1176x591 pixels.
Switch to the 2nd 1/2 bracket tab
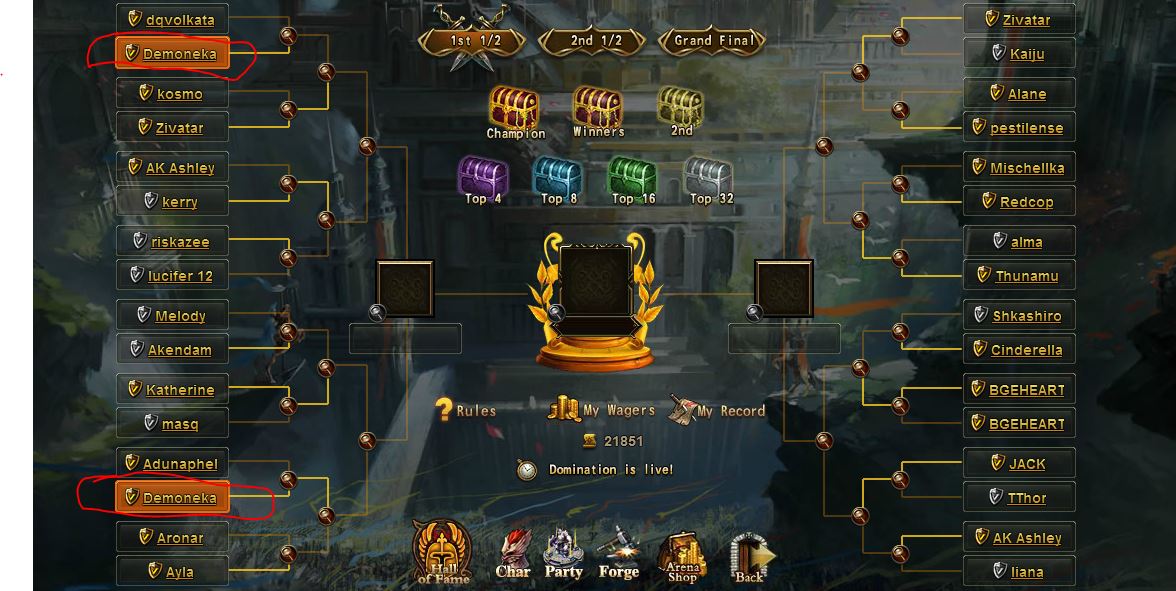pos(596,41)
